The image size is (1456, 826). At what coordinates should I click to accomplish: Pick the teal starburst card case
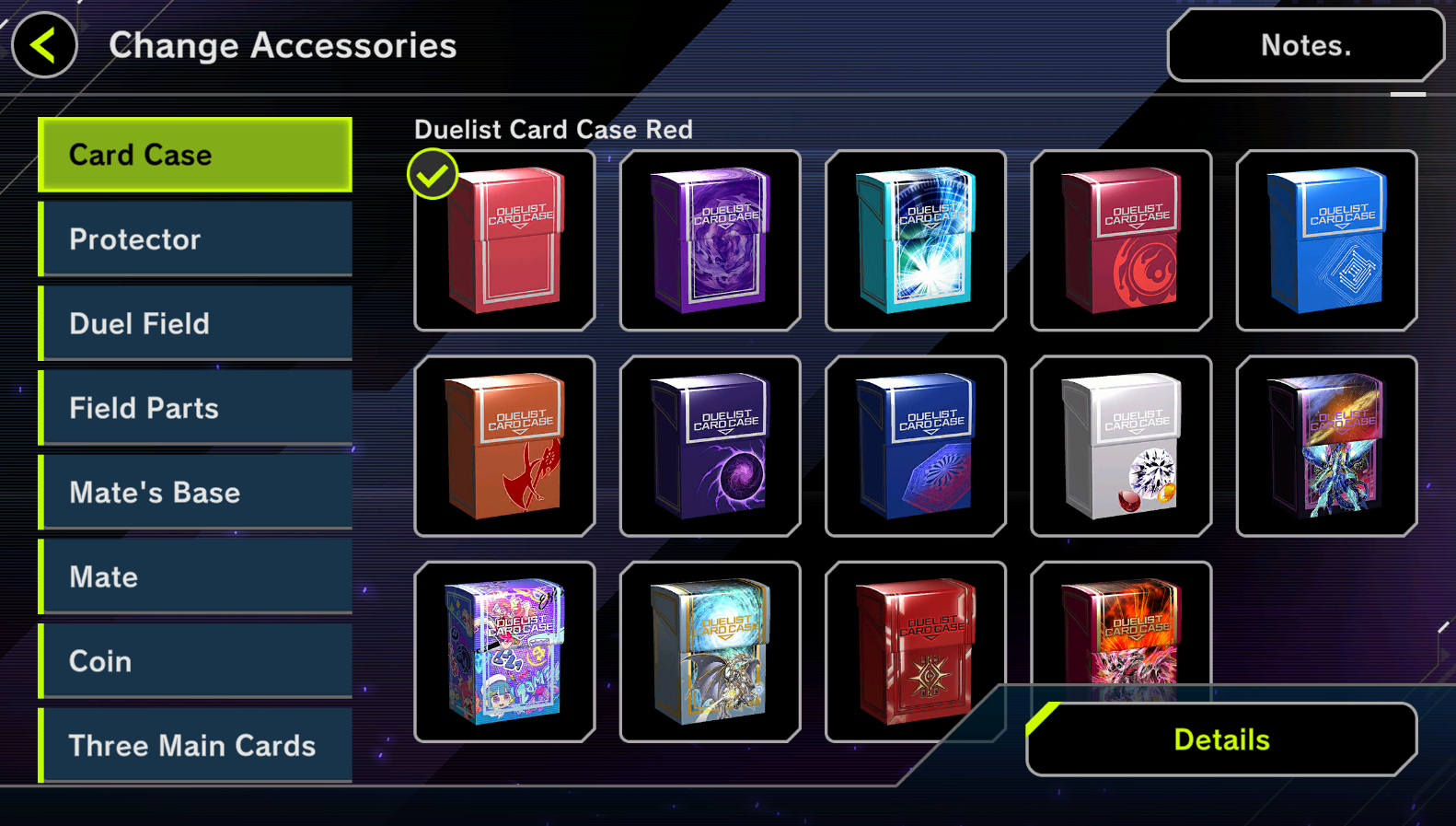point(916,240)
